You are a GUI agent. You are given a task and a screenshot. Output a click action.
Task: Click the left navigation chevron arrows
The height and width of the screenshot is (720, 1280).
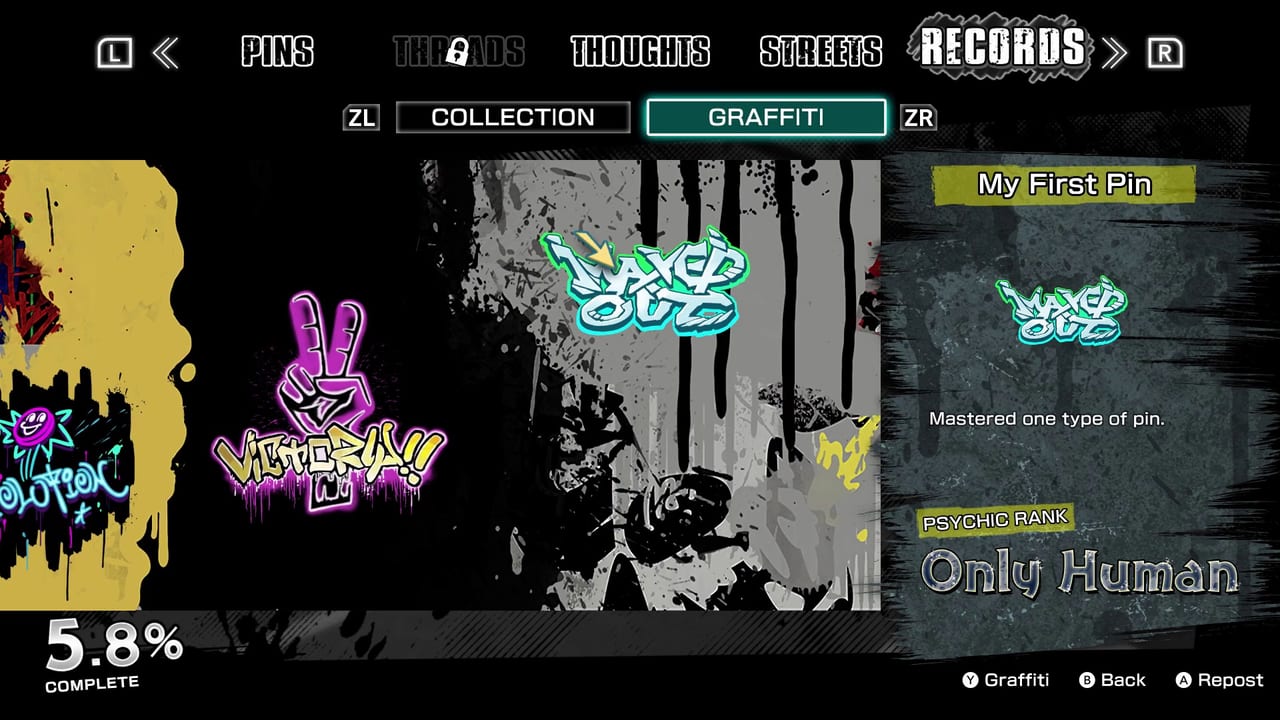point(168,52)
